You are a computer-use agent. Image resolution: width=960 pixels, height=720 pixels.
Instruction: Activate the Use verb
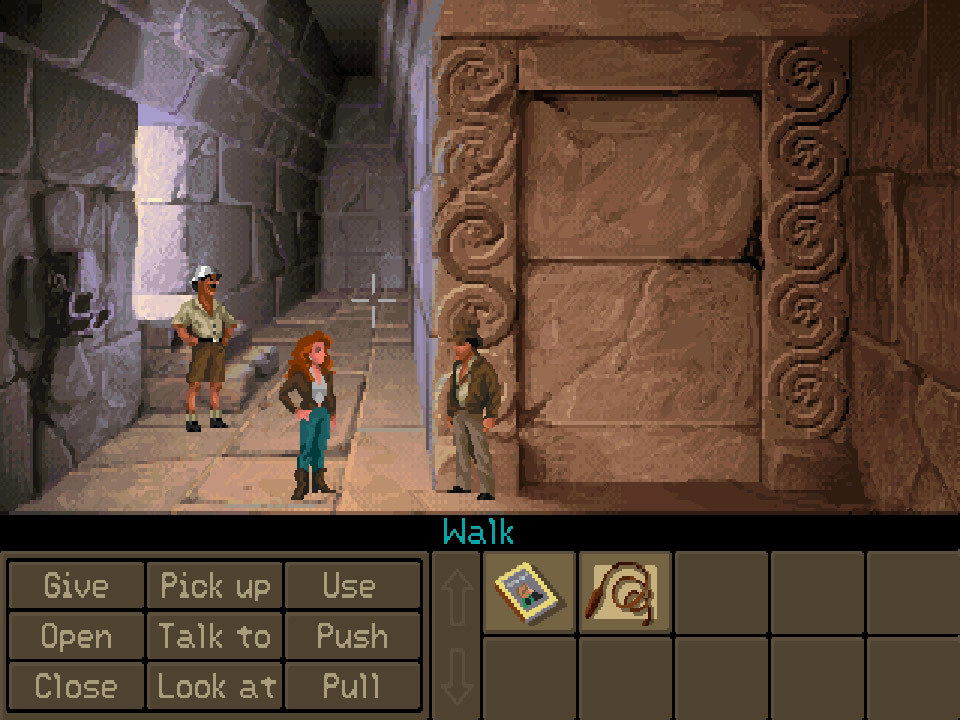(x=349, y=586)
